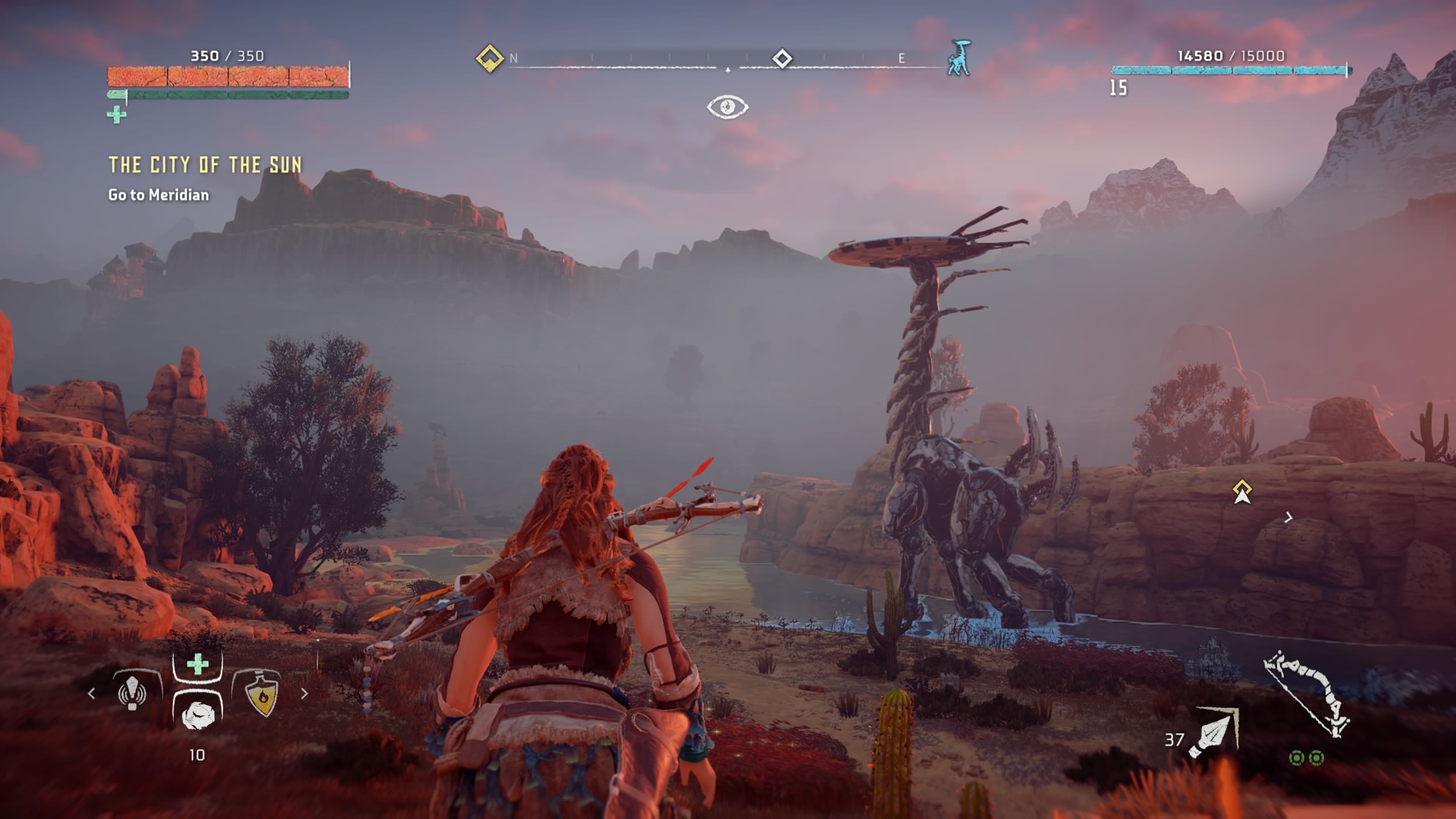Cycle tool selection with the left arrow
Screen dimensions: 1456x819
tap(92, 693)
